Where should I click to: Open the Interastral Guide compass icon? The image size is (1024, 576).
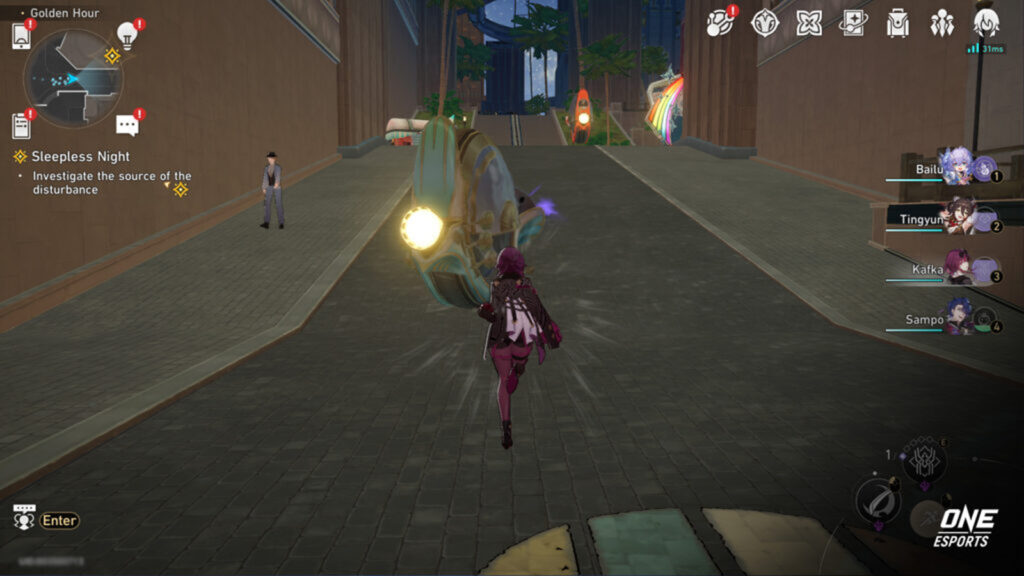765,23
